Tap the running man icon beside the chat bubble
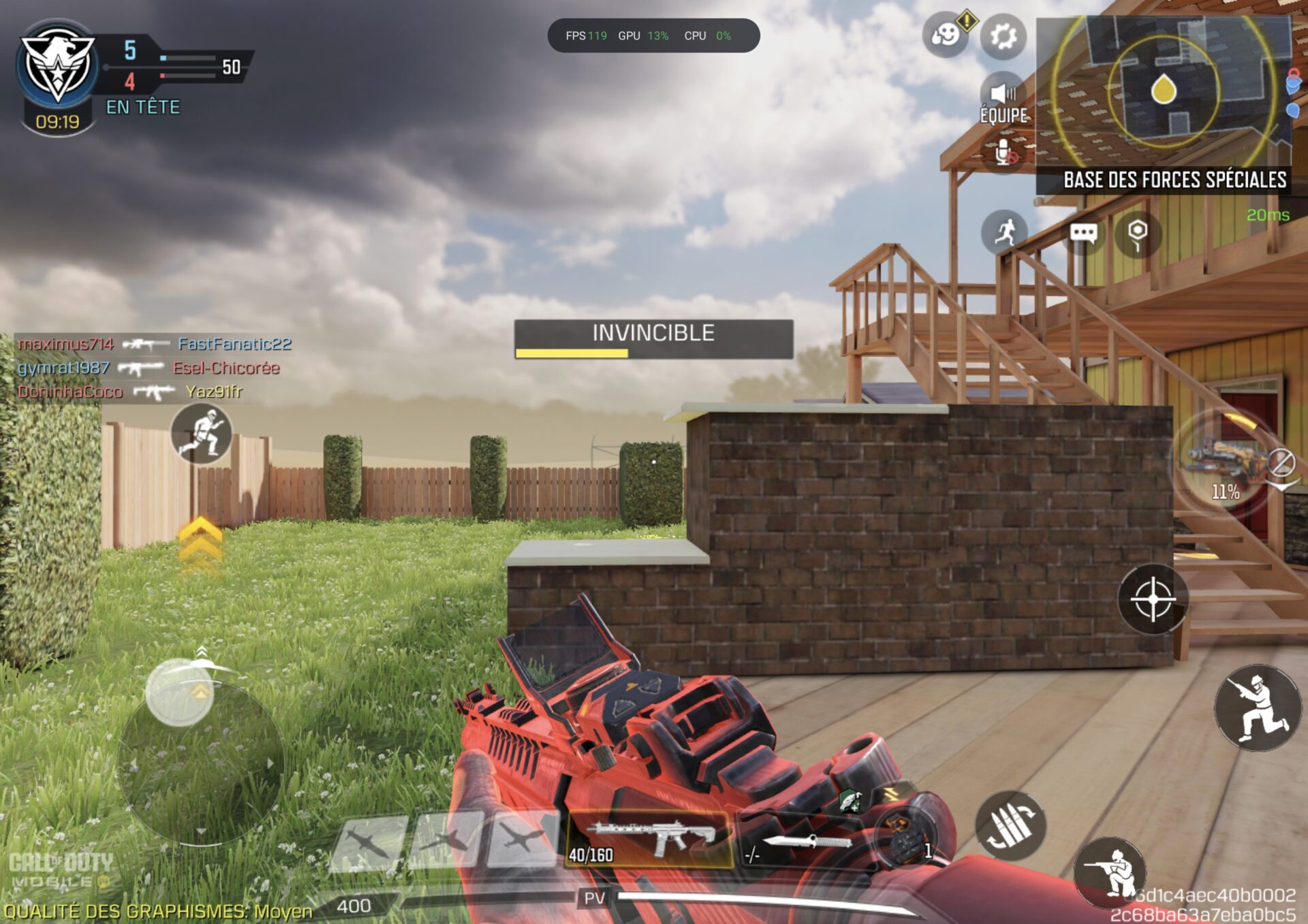This screenshot has height=924, width=1308. tap(1005, 232)
